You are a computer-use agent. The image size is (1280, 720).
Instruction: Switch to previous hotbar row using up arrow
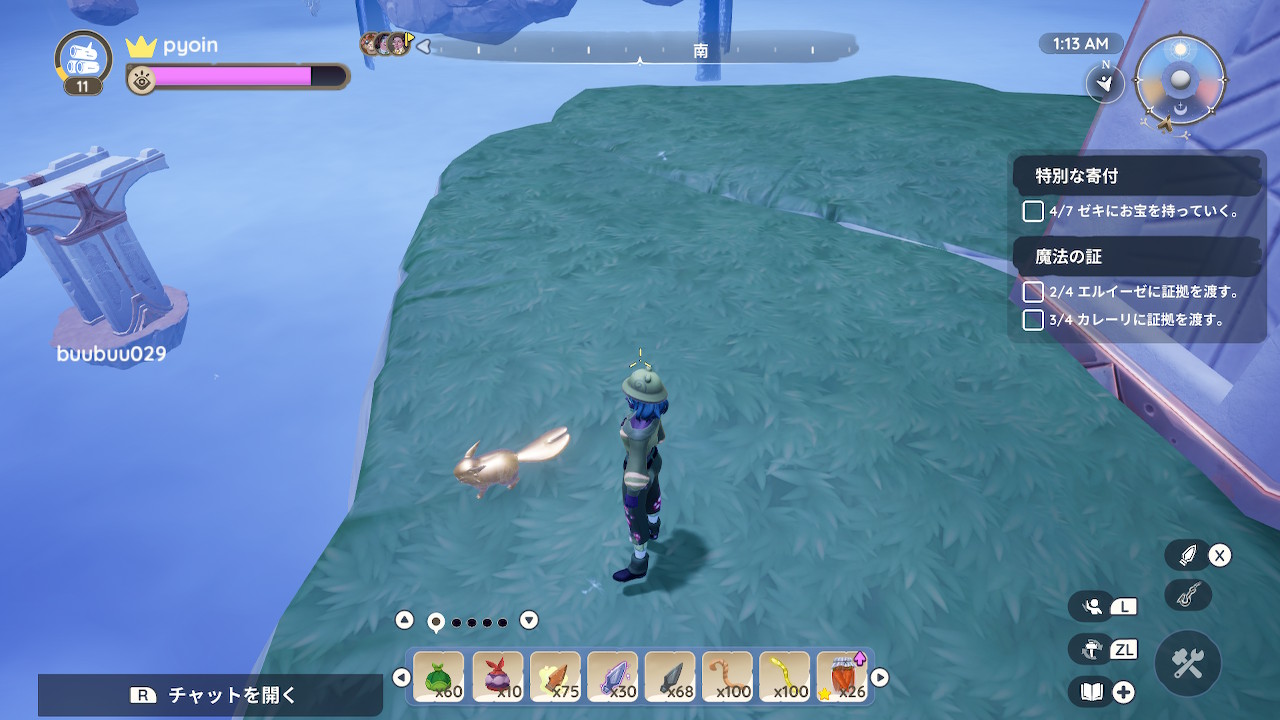click(x=404, y=620)
